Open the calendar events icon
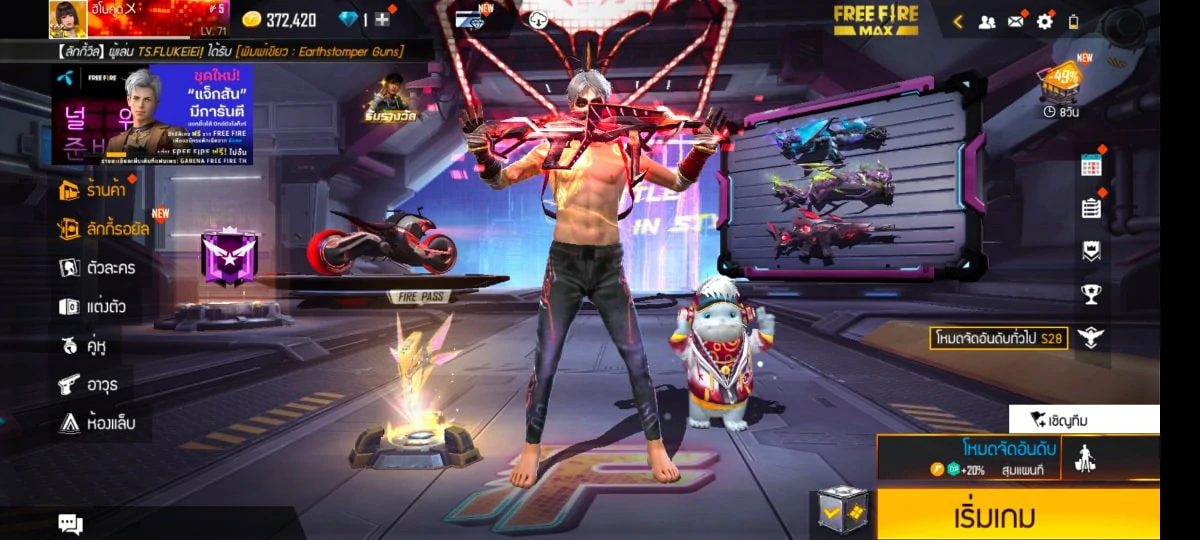 coord(1091,166)
